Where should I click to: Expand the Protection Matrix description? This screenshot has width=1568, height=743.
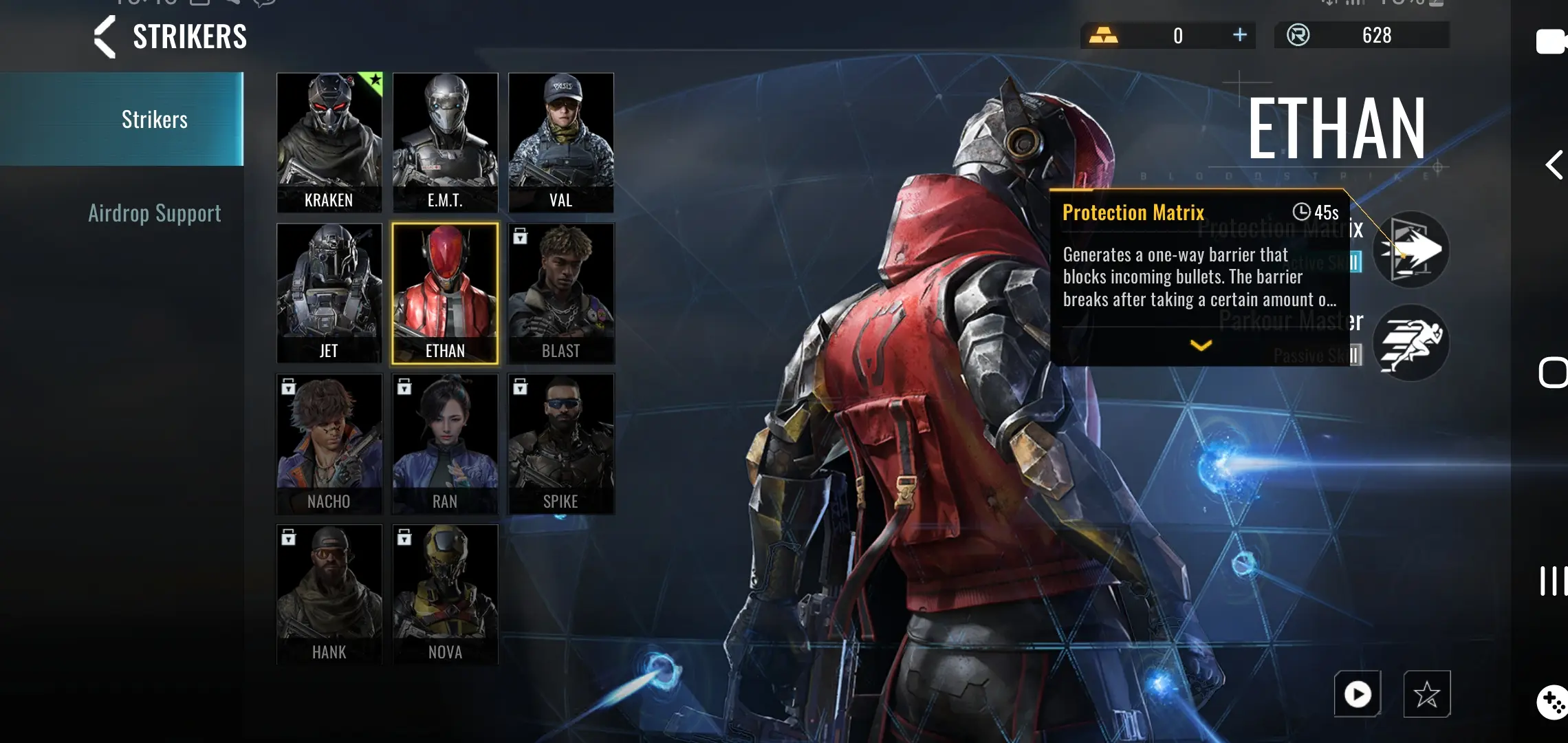1201,345
